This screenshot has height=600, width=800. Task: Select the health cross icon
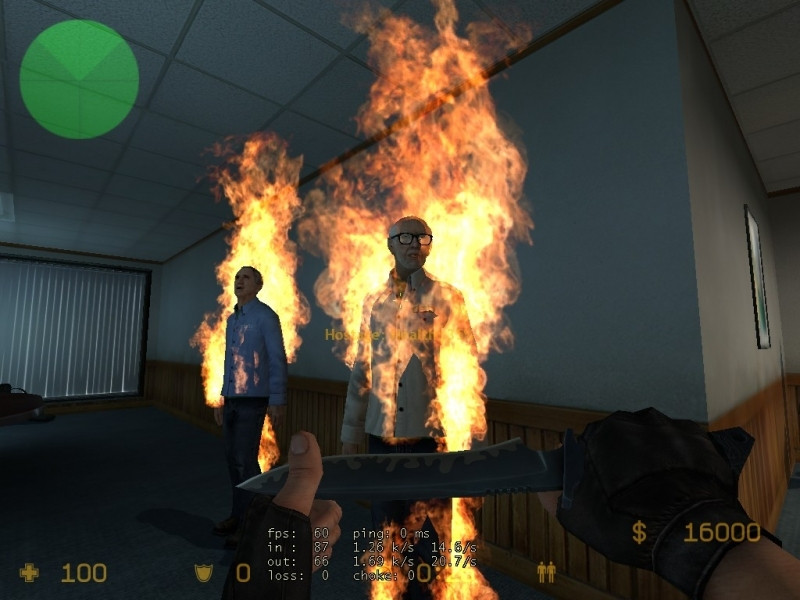pos(30,573)
